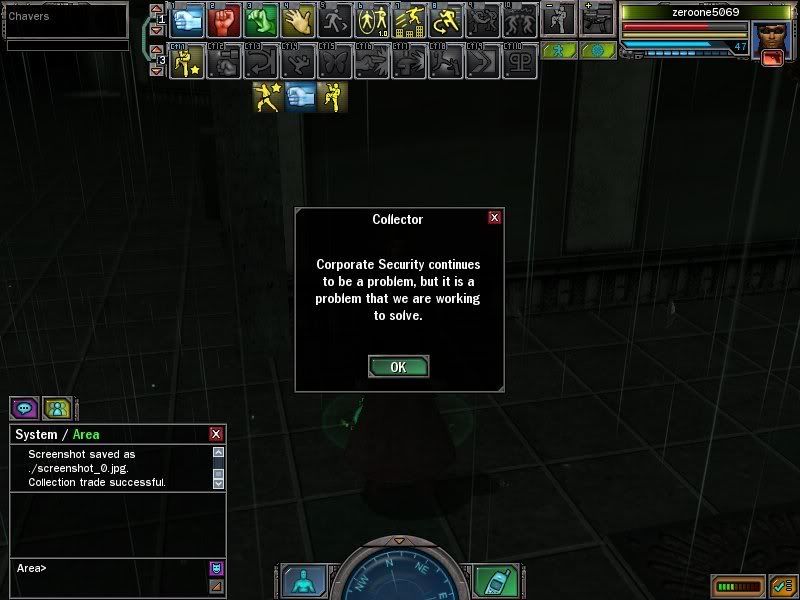The image size is (800, 600).
Task: Open the yellow team members panel icon
Action: pos(57,408)
